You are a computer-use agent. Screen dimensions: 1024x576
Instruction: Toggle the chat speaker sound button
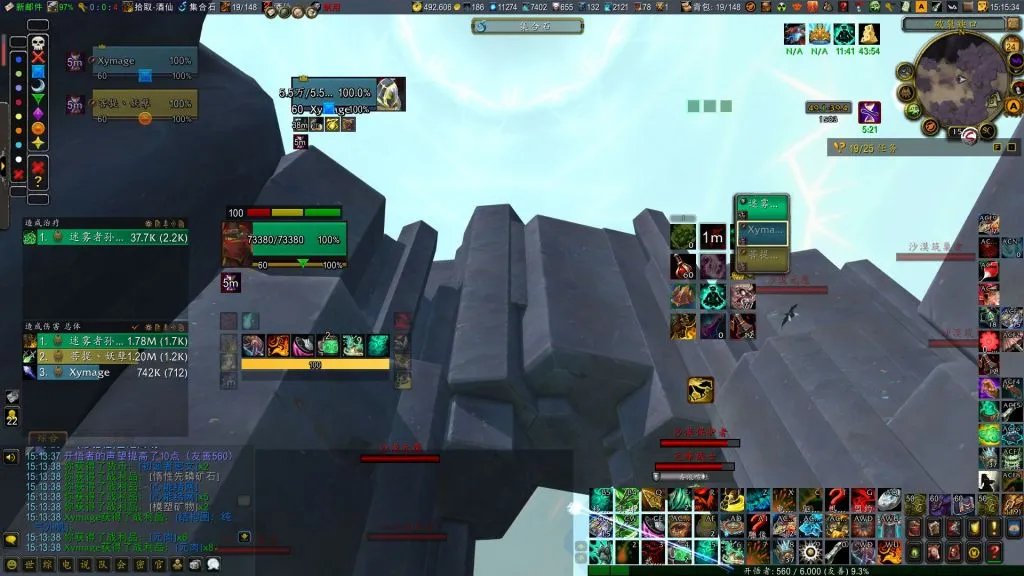11,457
